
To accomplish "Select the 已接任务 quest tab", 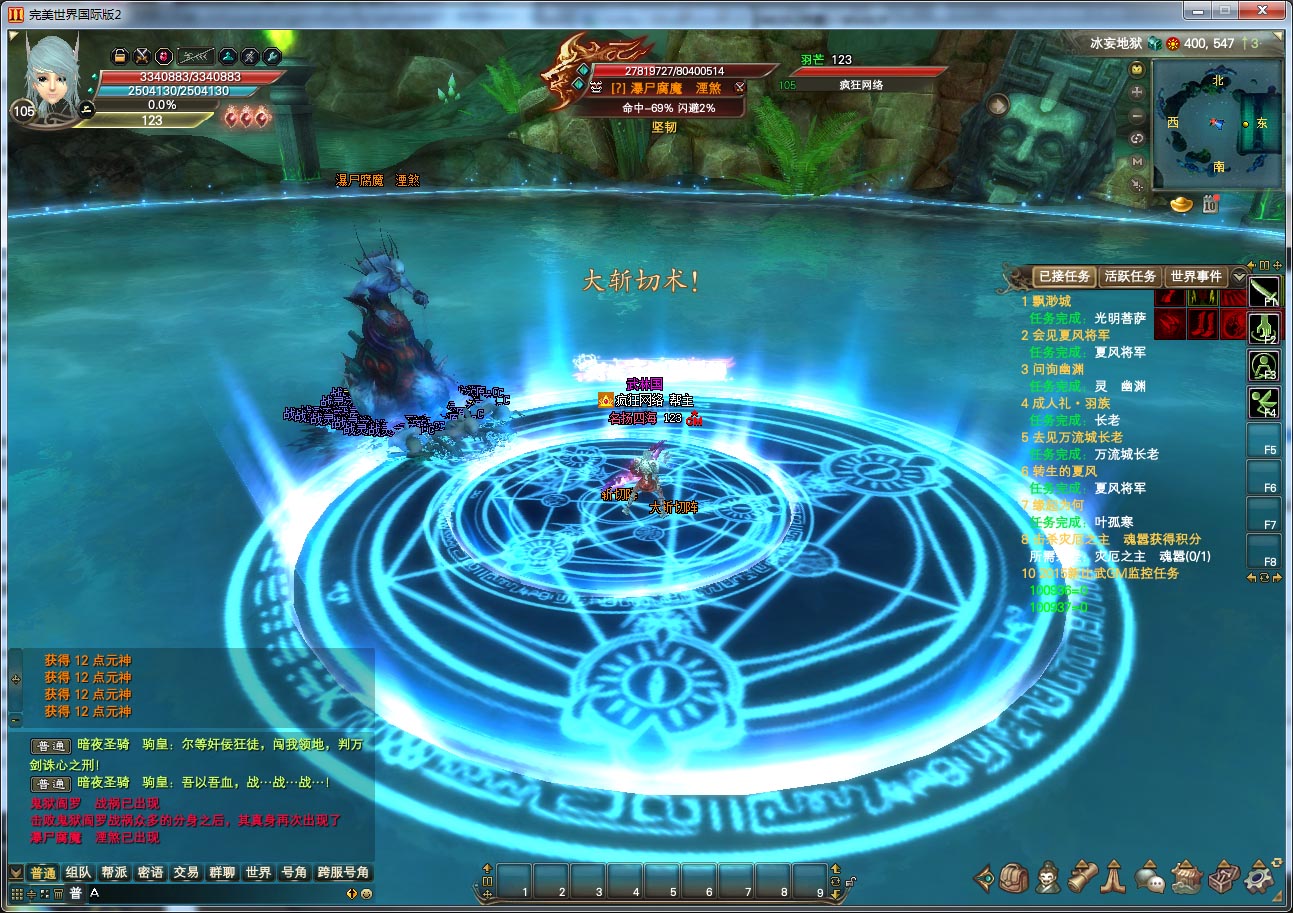I will tap(1064, 276).
